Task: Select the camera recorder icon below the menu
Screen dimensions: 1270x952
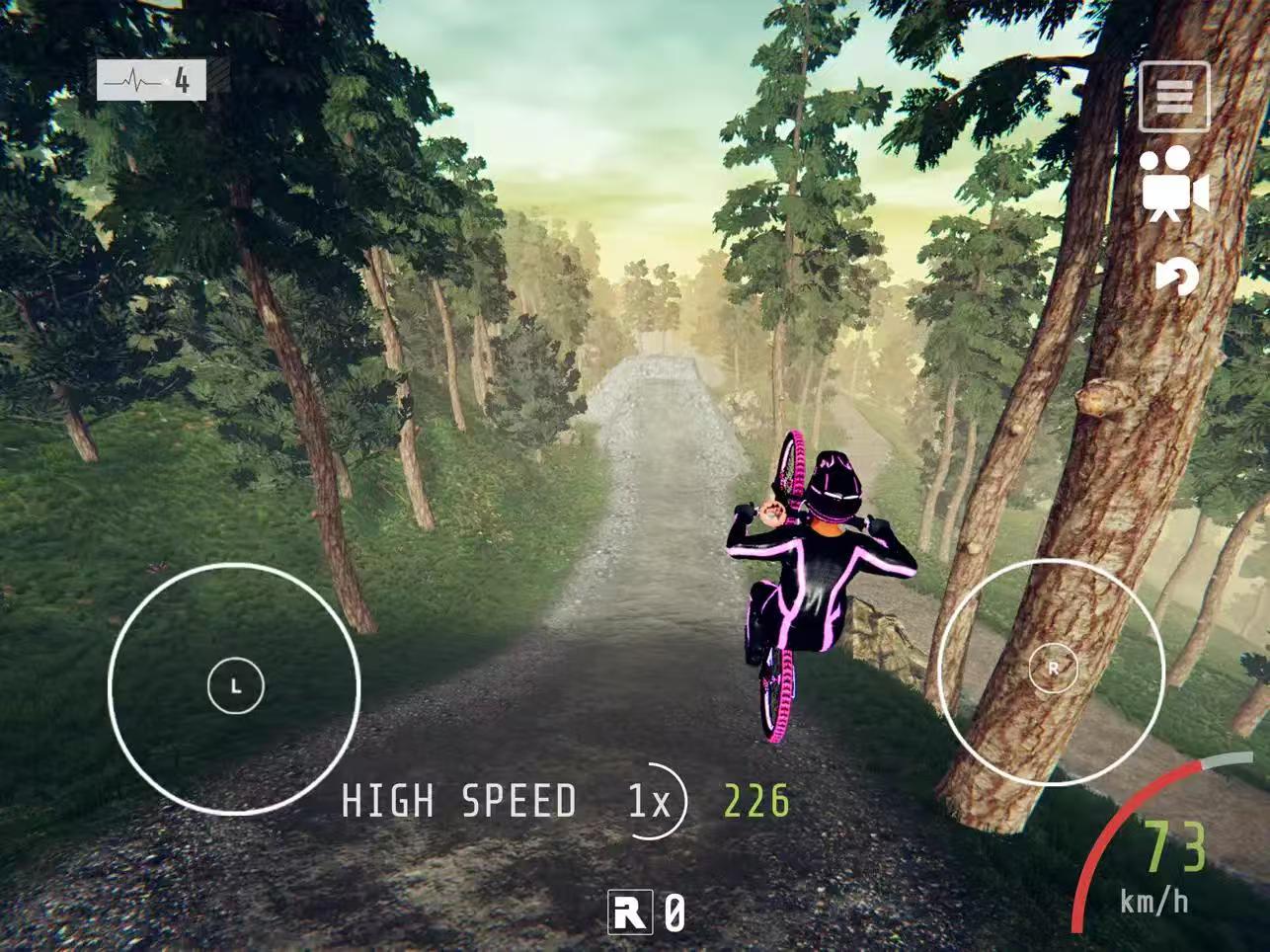Action: click(1177, 184)
